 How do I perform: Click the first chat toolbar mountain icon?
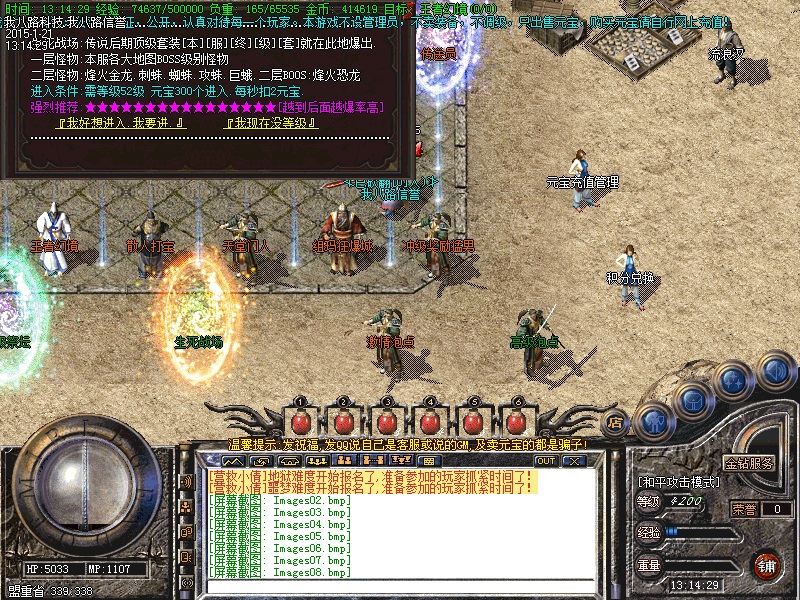click(234, 461)
